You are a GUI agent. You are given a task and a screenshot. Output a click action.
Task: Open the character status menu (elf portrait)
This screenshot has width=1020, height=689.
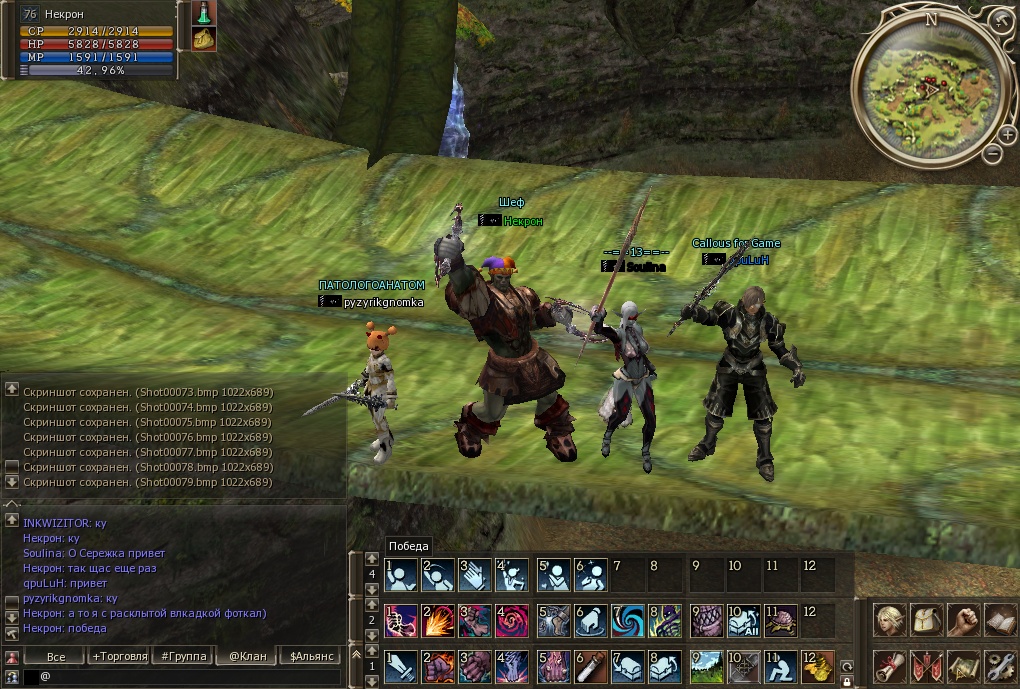[889, 620]
